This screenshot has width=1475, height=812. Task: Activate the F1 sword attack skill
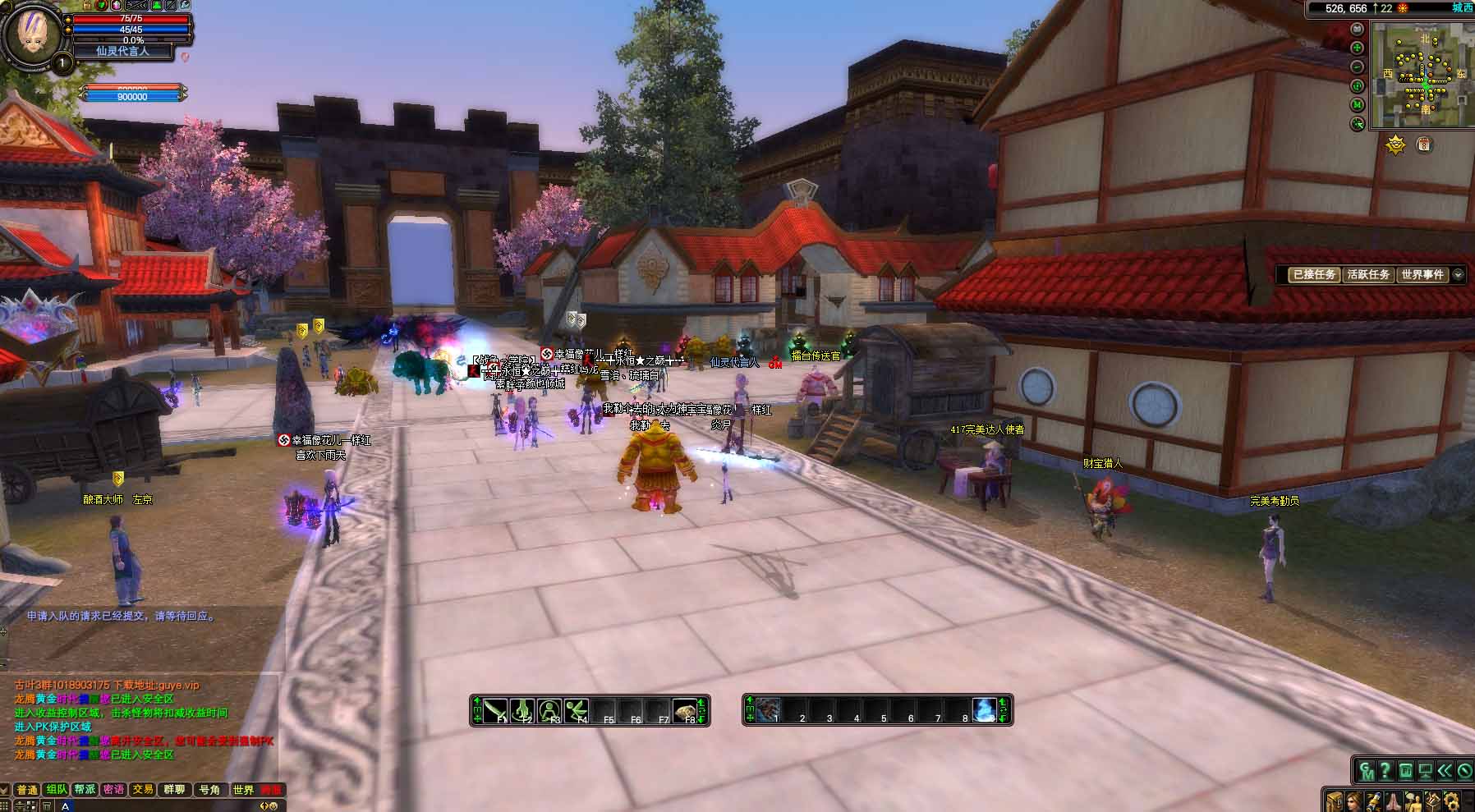496,710
